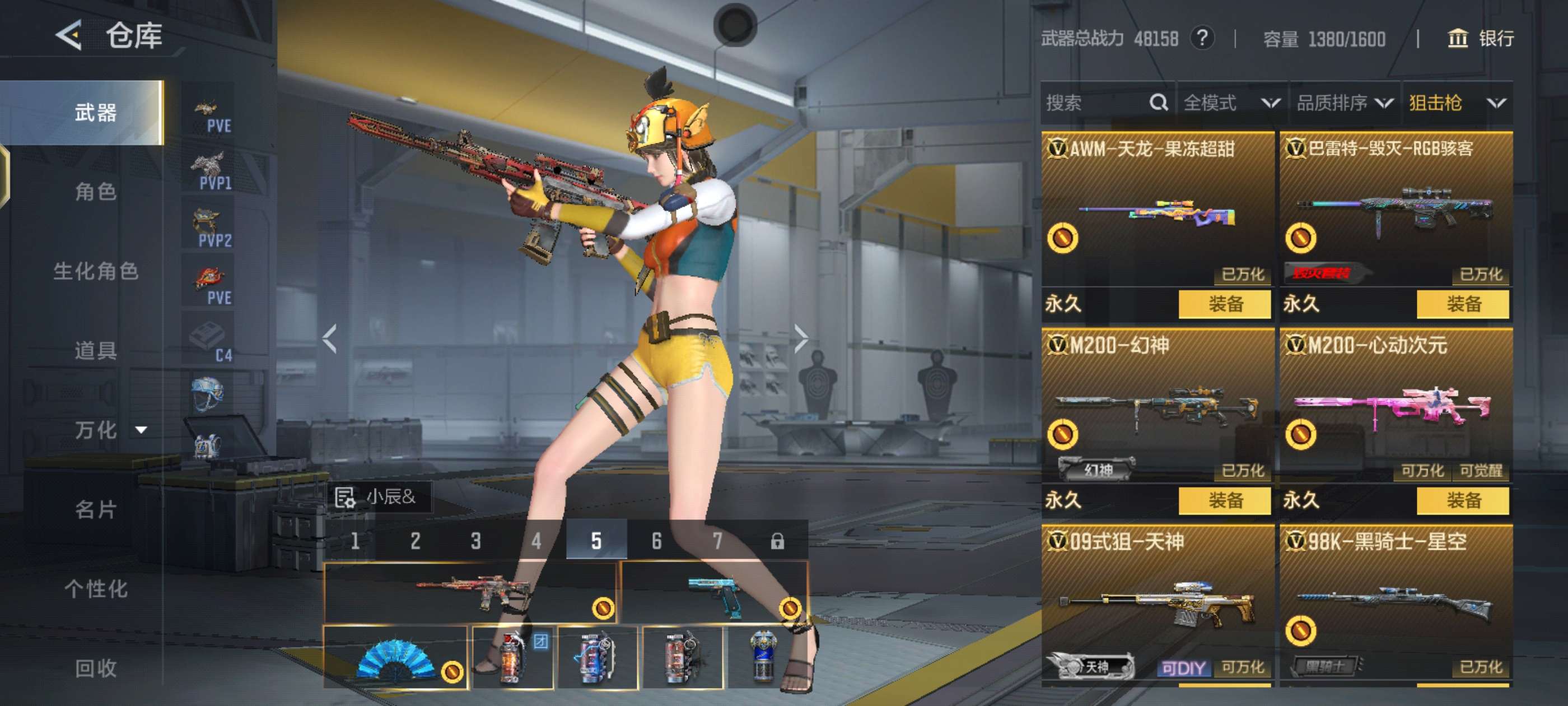1568x706 pixels.
Task: Open the 名片 category
Action: tap(96, 509)
